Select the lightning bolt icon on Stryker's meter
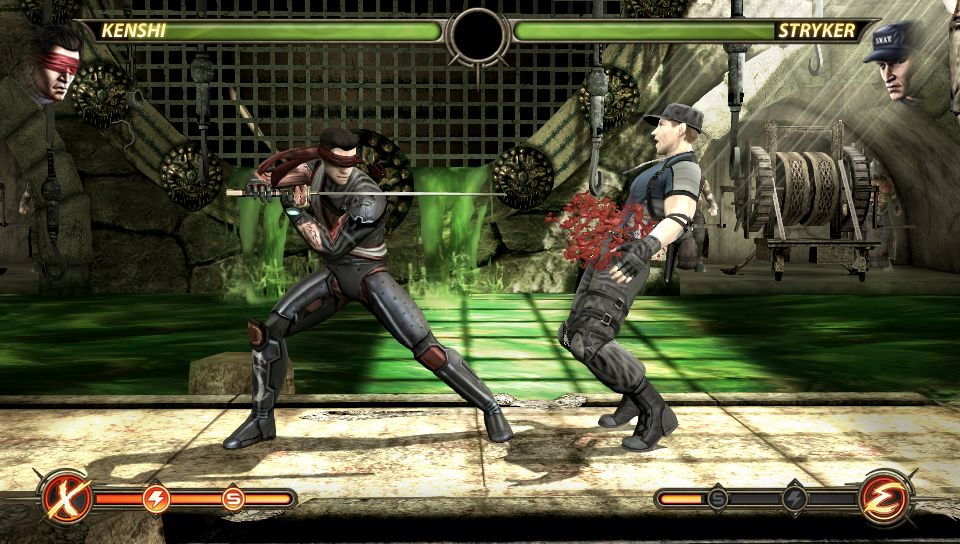 point(795,498)
